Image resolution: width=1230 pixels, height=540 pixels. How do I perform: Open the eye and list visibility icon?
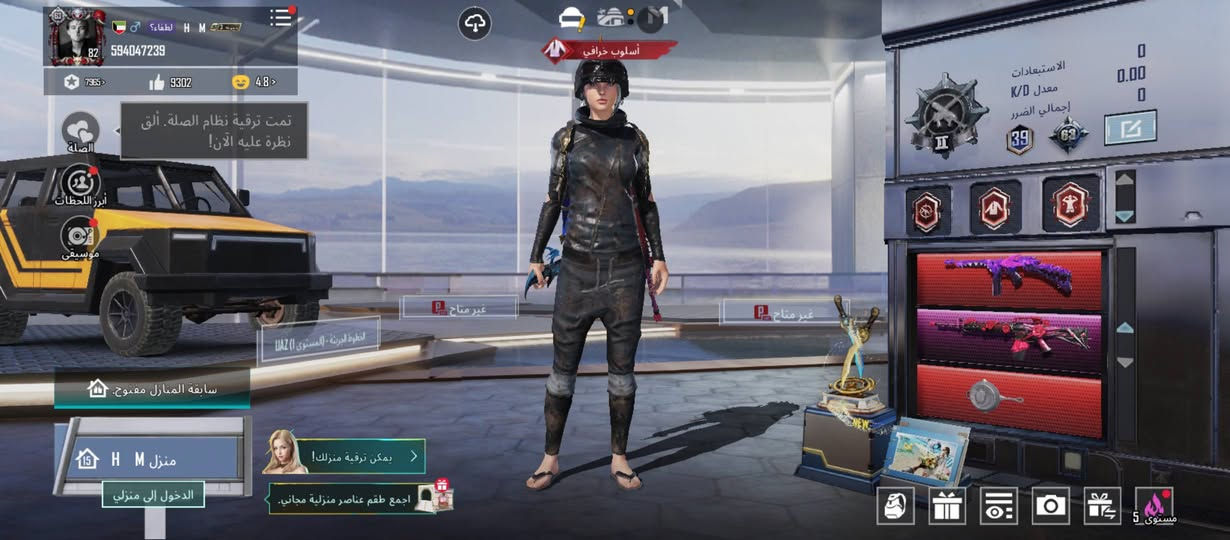click(x=998, y=505)
